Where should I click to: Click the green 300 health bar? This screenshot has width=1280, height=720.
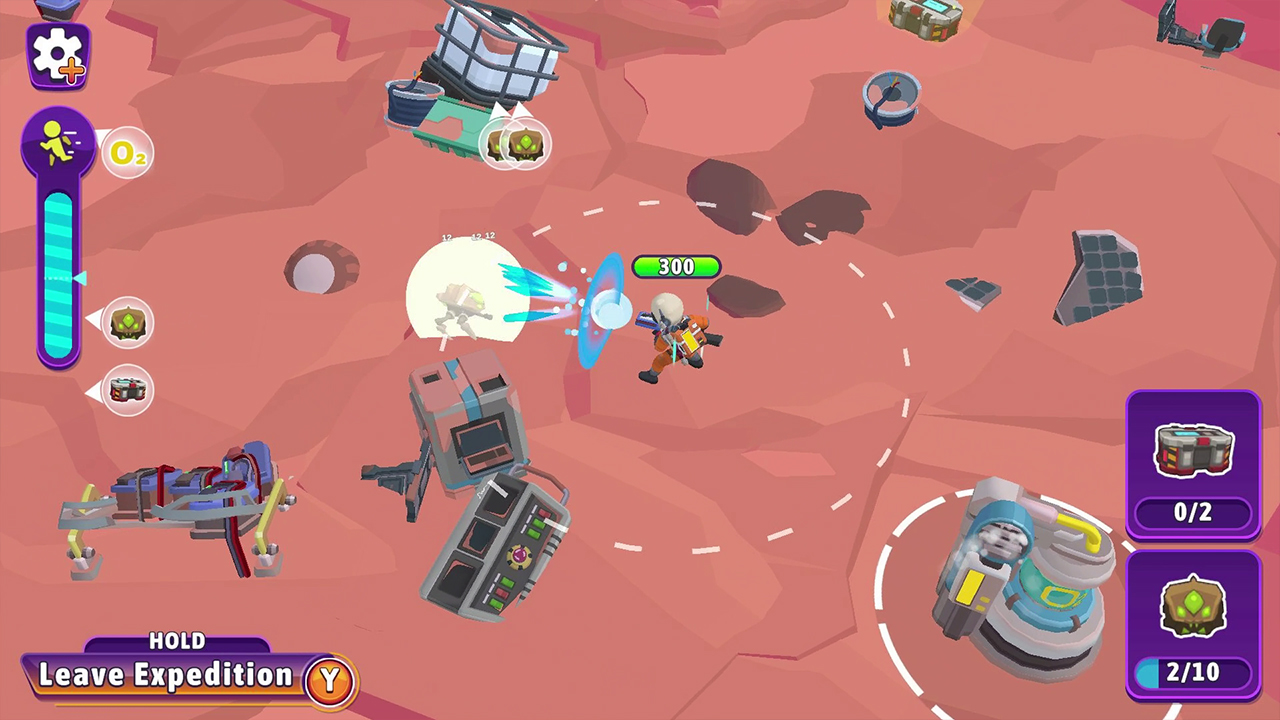tap(676, 266)
